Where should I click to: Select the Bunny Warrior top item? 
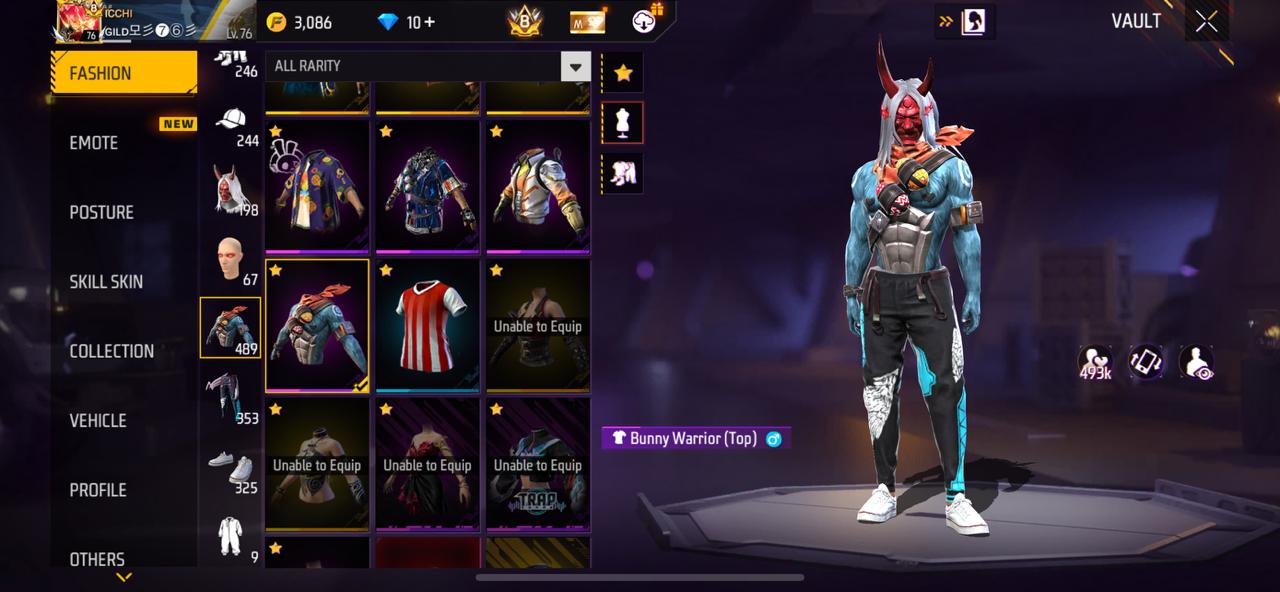[x=317, y=325]
